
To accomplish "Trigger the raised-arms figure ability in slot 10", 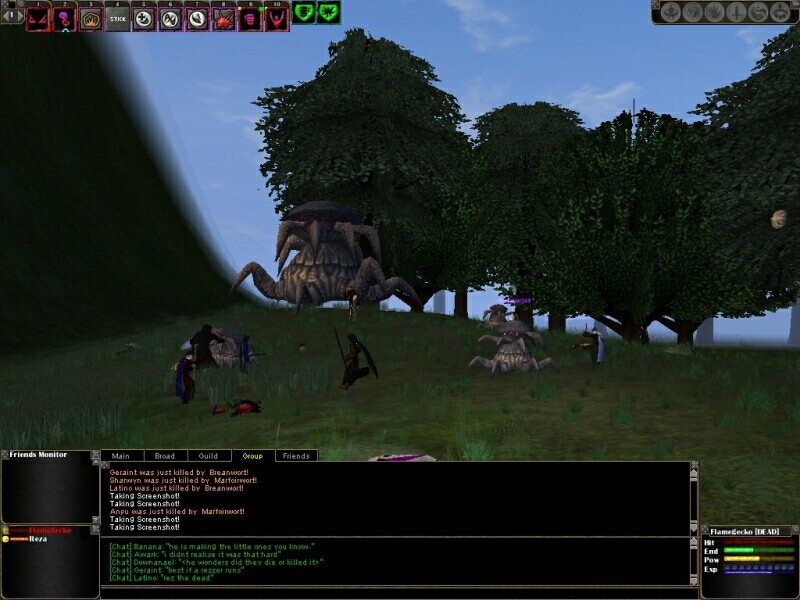I will click(x=276, y=19).
